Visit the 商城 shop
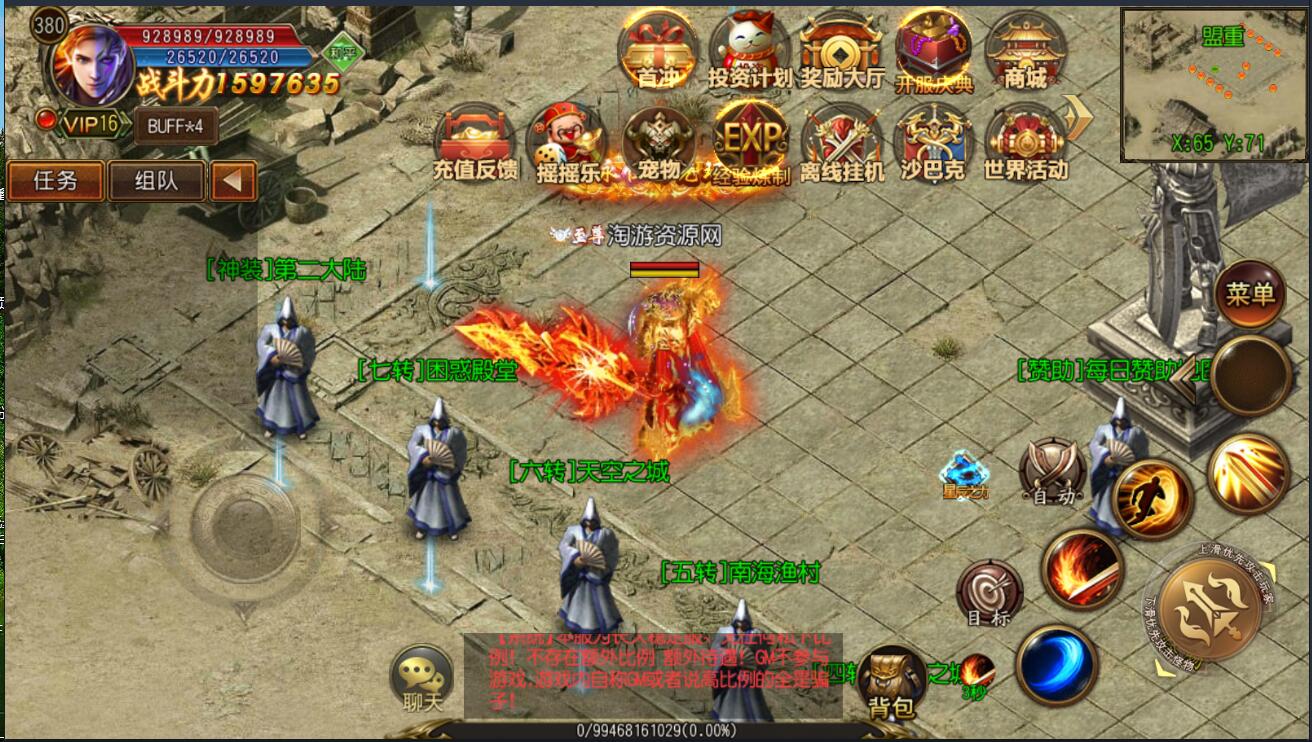1312x742 pixels. pyautogui.click(x=1025, y=49)
